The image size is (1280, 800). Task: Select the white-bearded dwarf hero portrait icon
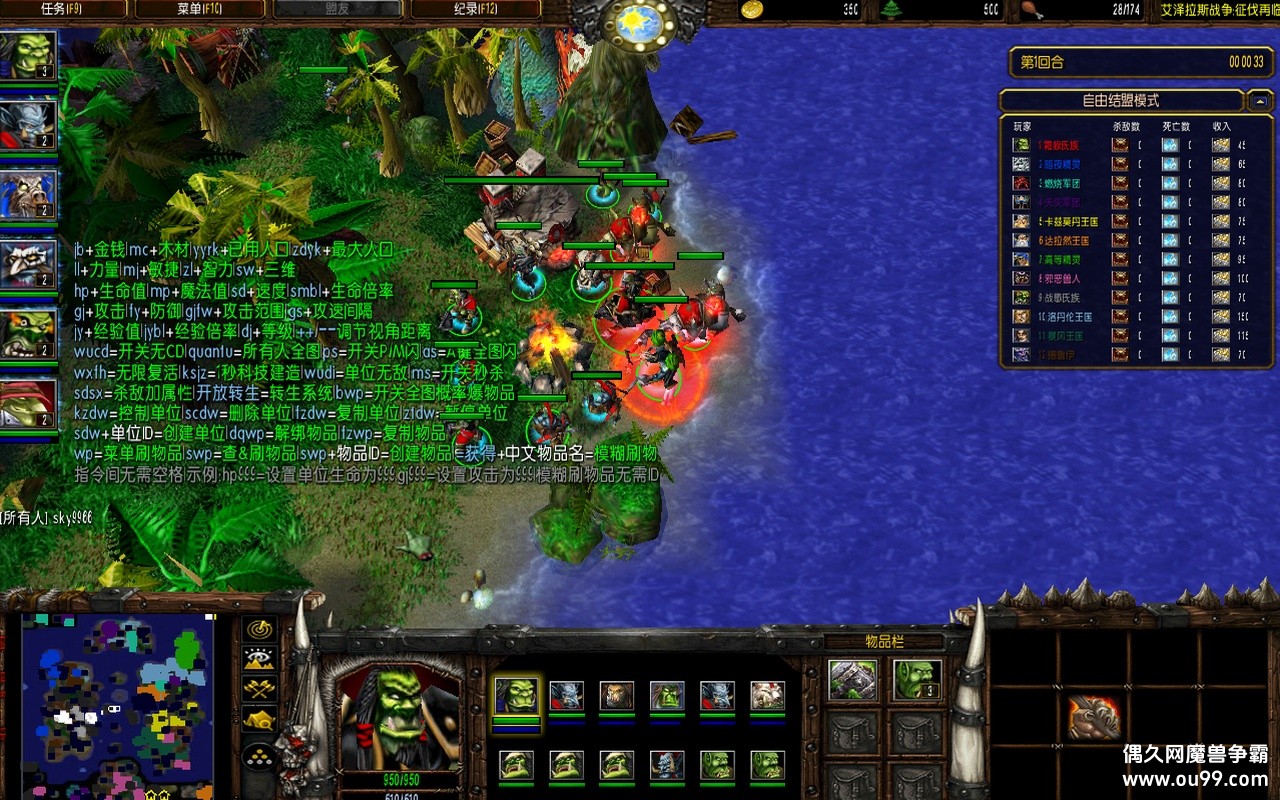click(29, 264)
